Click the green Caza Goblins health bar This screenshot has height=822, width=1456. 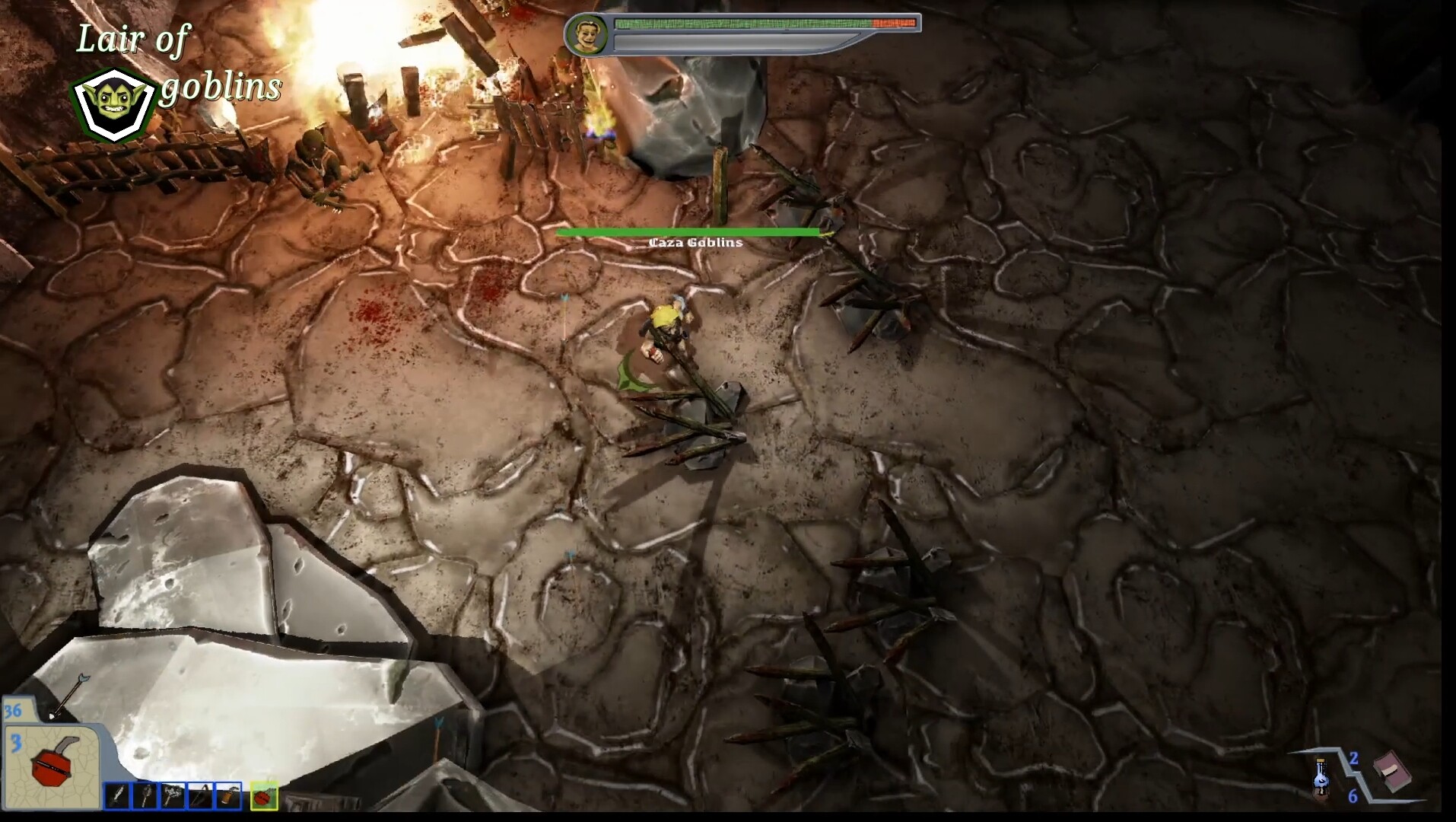(x=688, y=231)
